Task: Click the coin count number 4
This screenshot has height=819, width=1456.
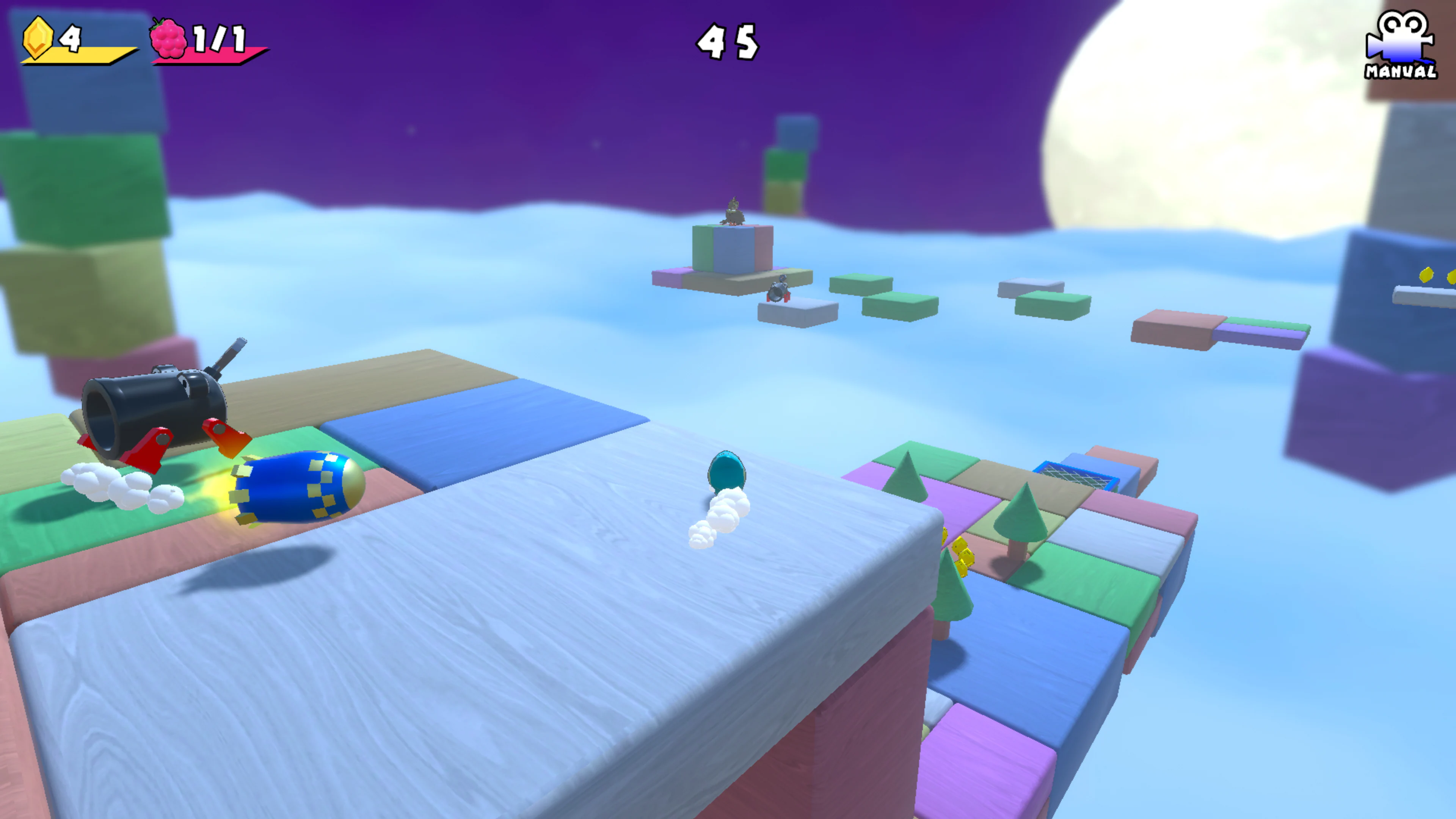Action: click(71, 38)
